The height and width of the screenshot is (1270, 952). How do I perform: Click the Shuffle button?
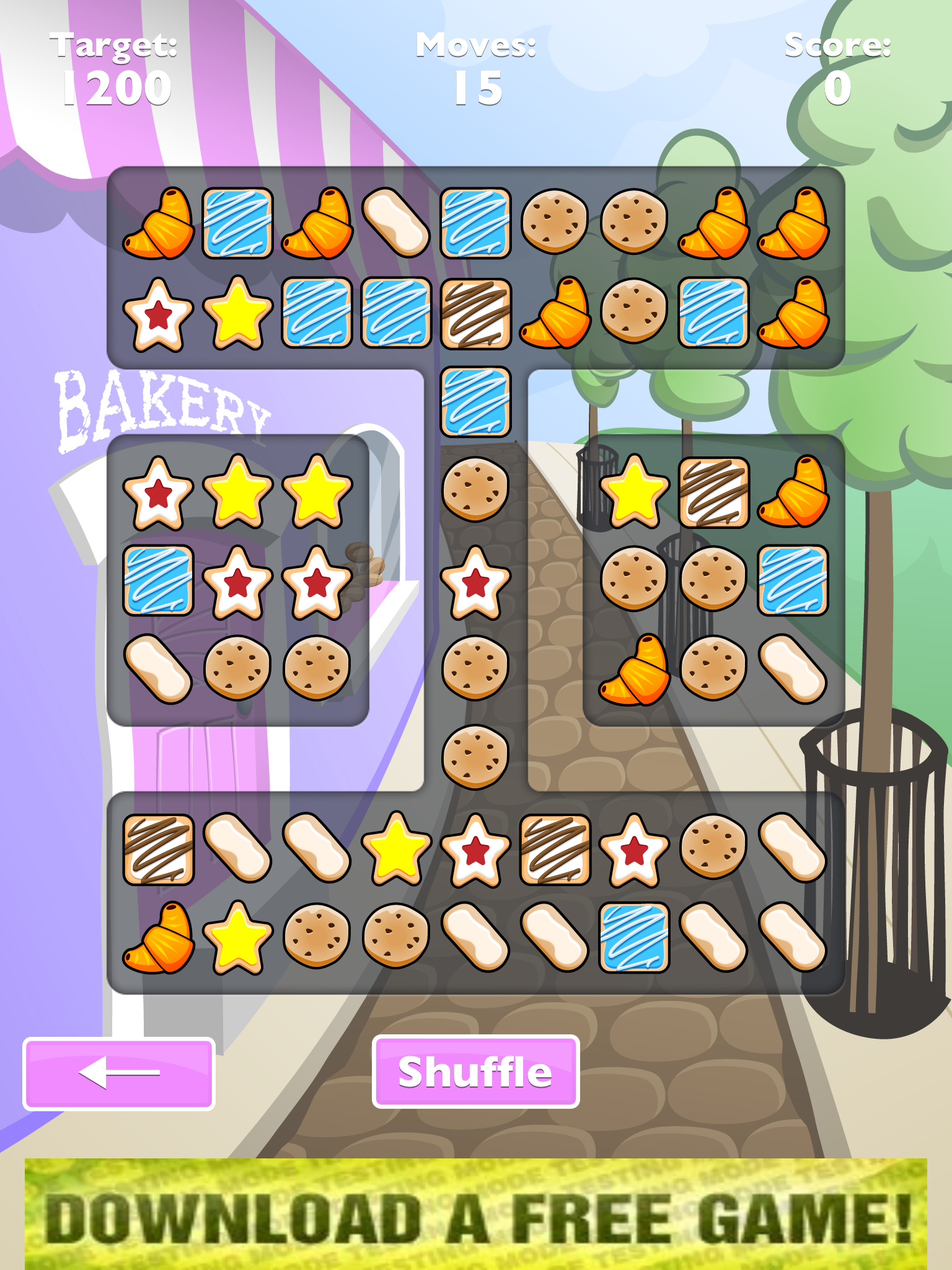click(x=475, y=1072)
